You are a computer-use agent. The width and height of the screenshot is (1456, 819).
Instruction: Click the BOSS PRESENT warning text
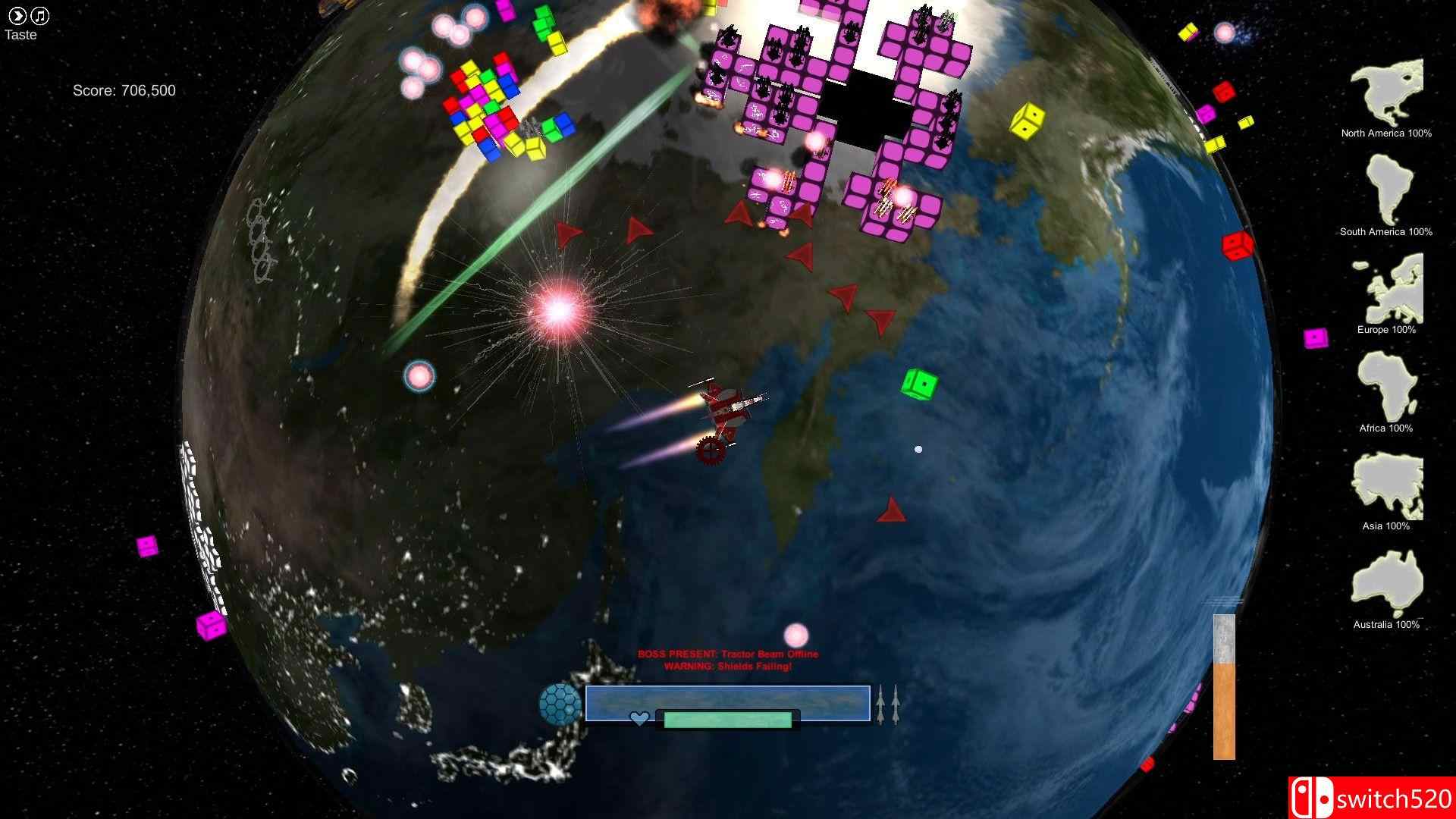pos(728,653)
